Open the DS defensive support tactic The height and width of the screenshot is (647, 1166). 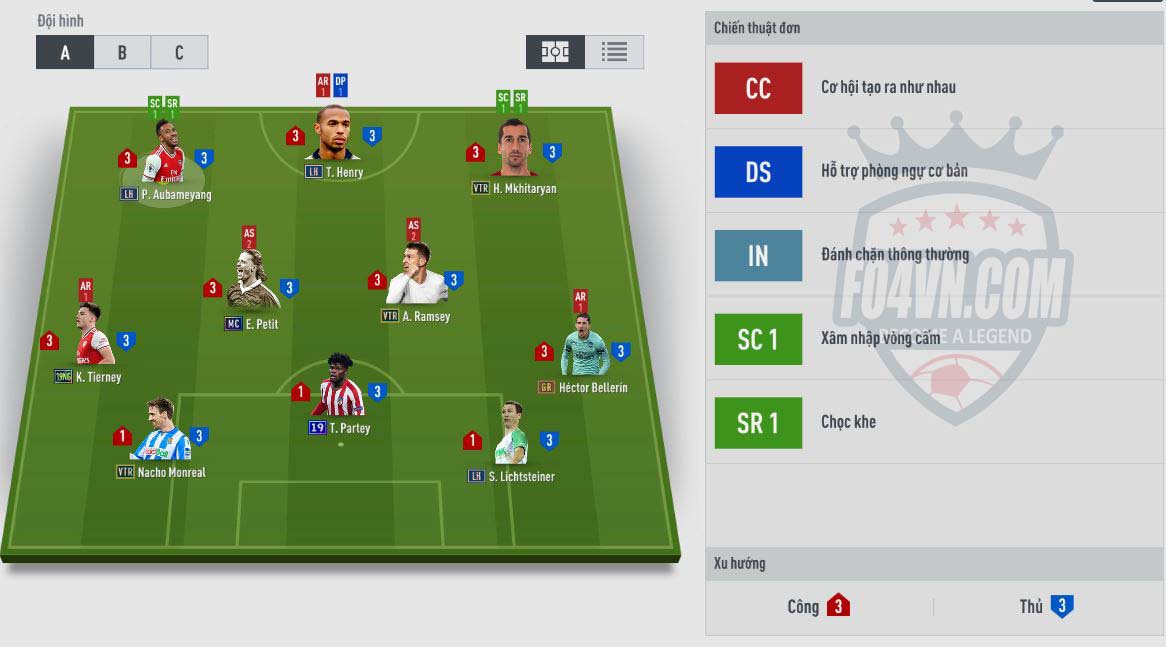coord(758,172)
